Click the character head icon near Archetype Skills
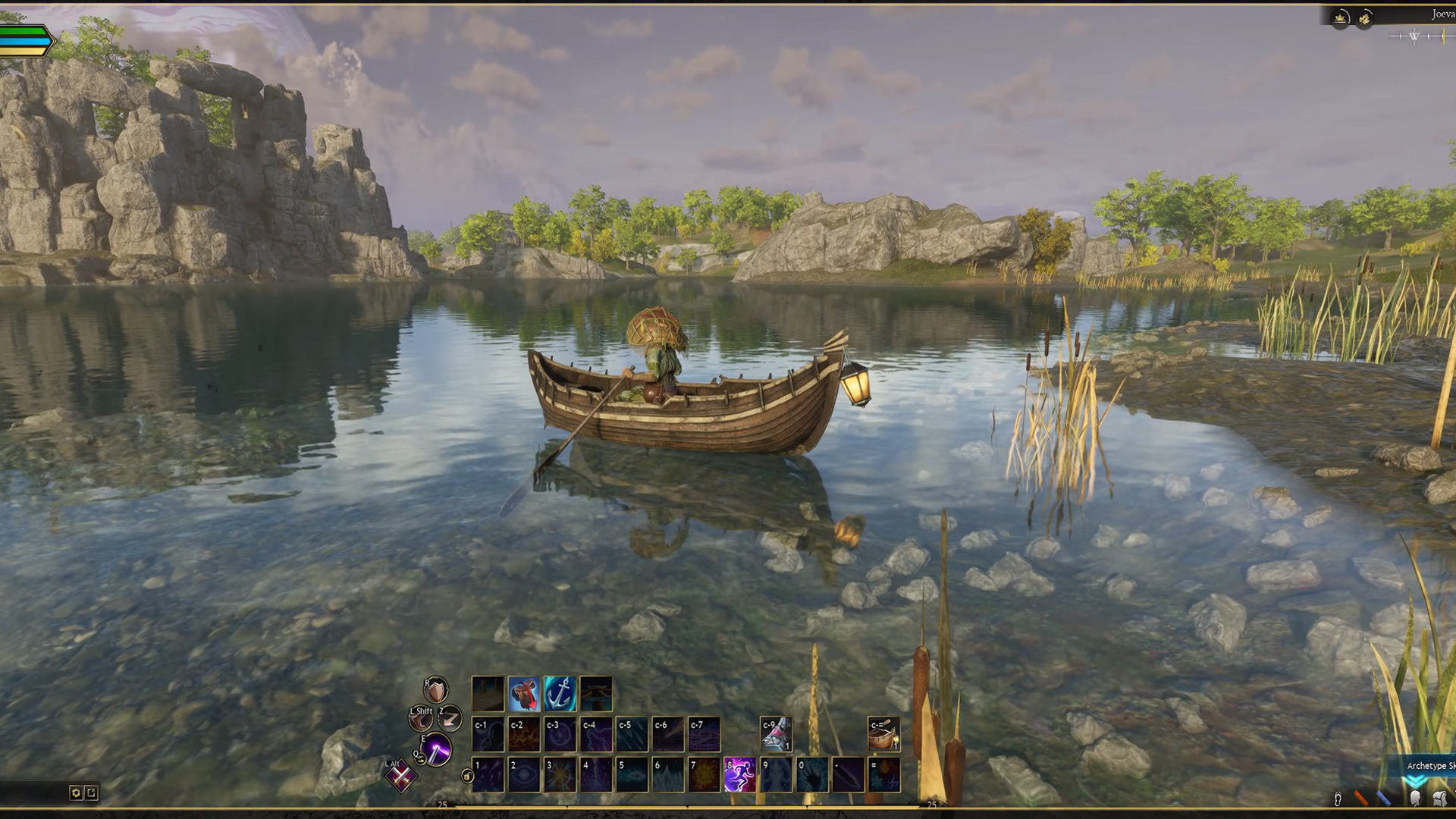The height and width of the screenshot is (819, 1456). click(x=1414, y=799)
